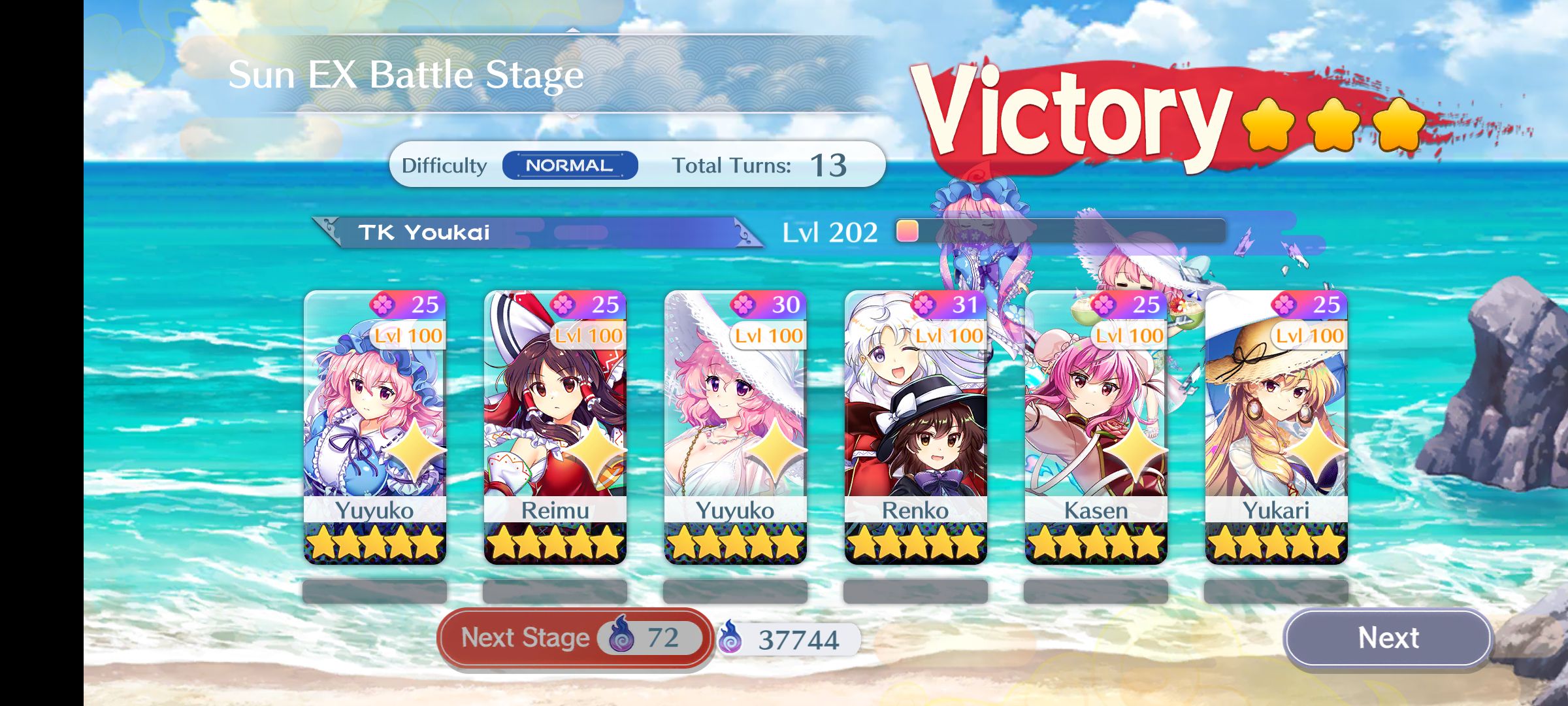Choose the white sun hat Yuyuko card
Screen dimensions: 1568x706
pyautogui.click(x=735, y=426)
